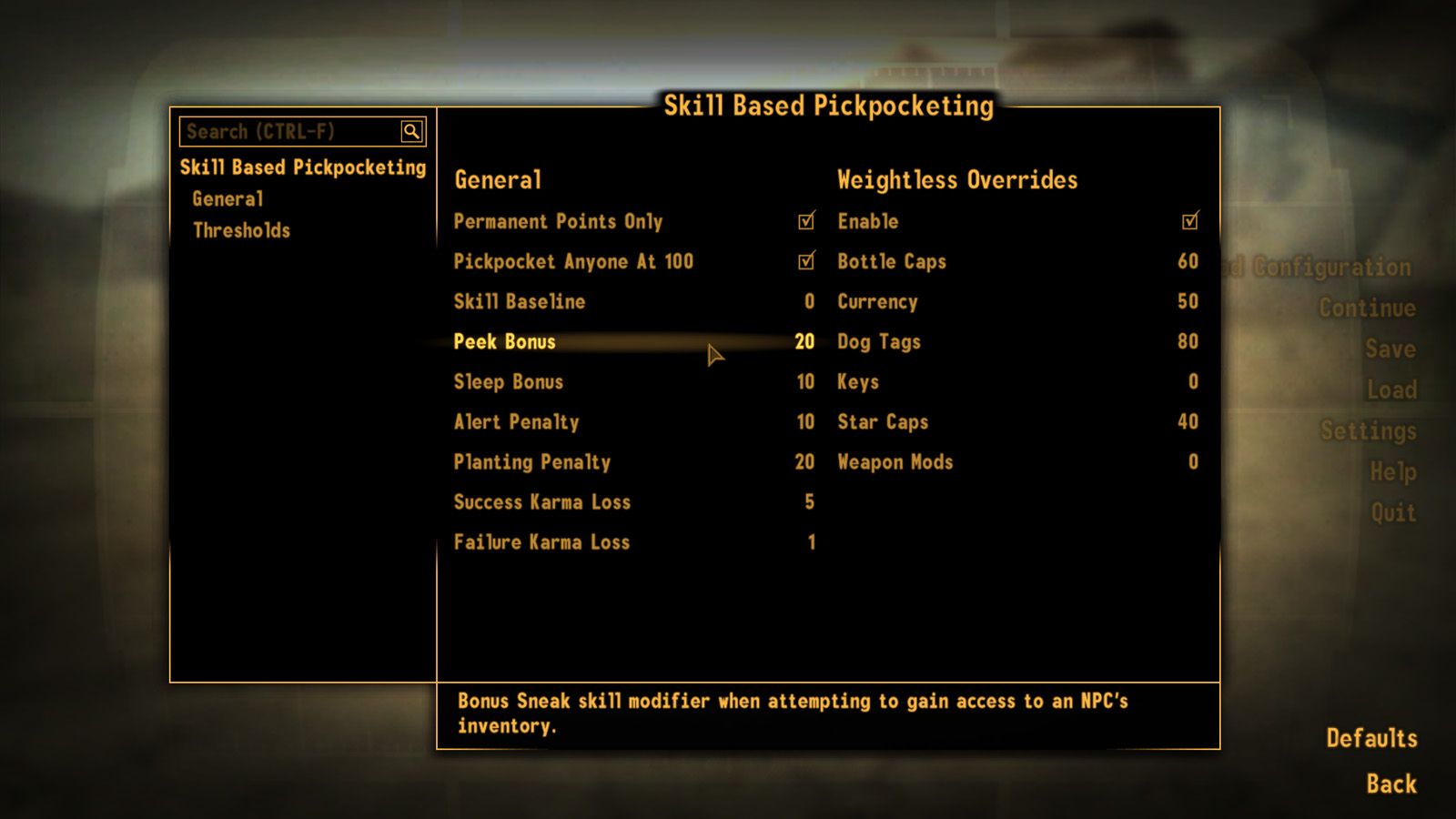Click the Save option
1456x819 pixels.
[x=1390, y=348]
